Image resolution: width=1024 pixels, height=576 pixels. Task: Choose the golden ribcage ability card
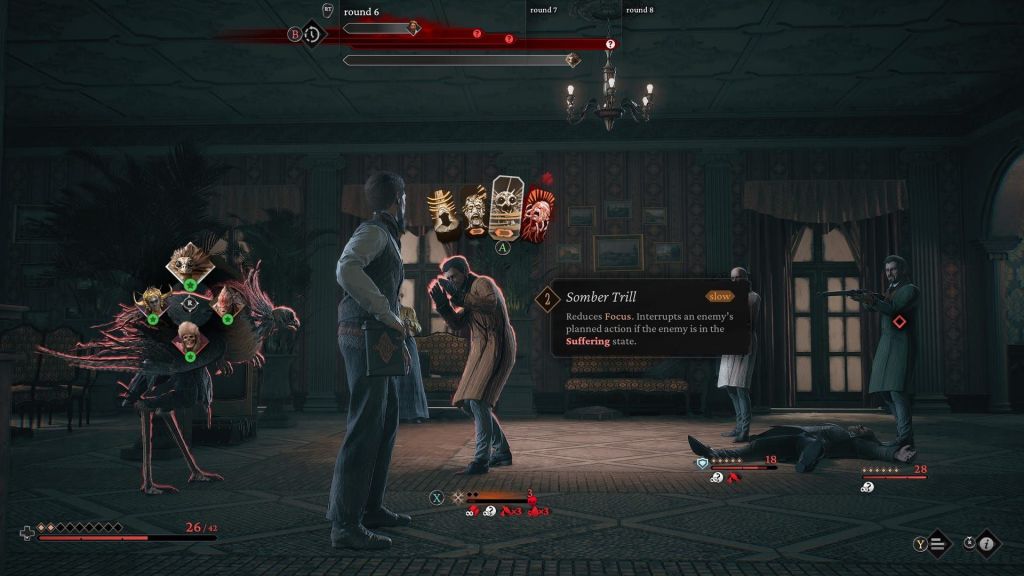[442, 211]
